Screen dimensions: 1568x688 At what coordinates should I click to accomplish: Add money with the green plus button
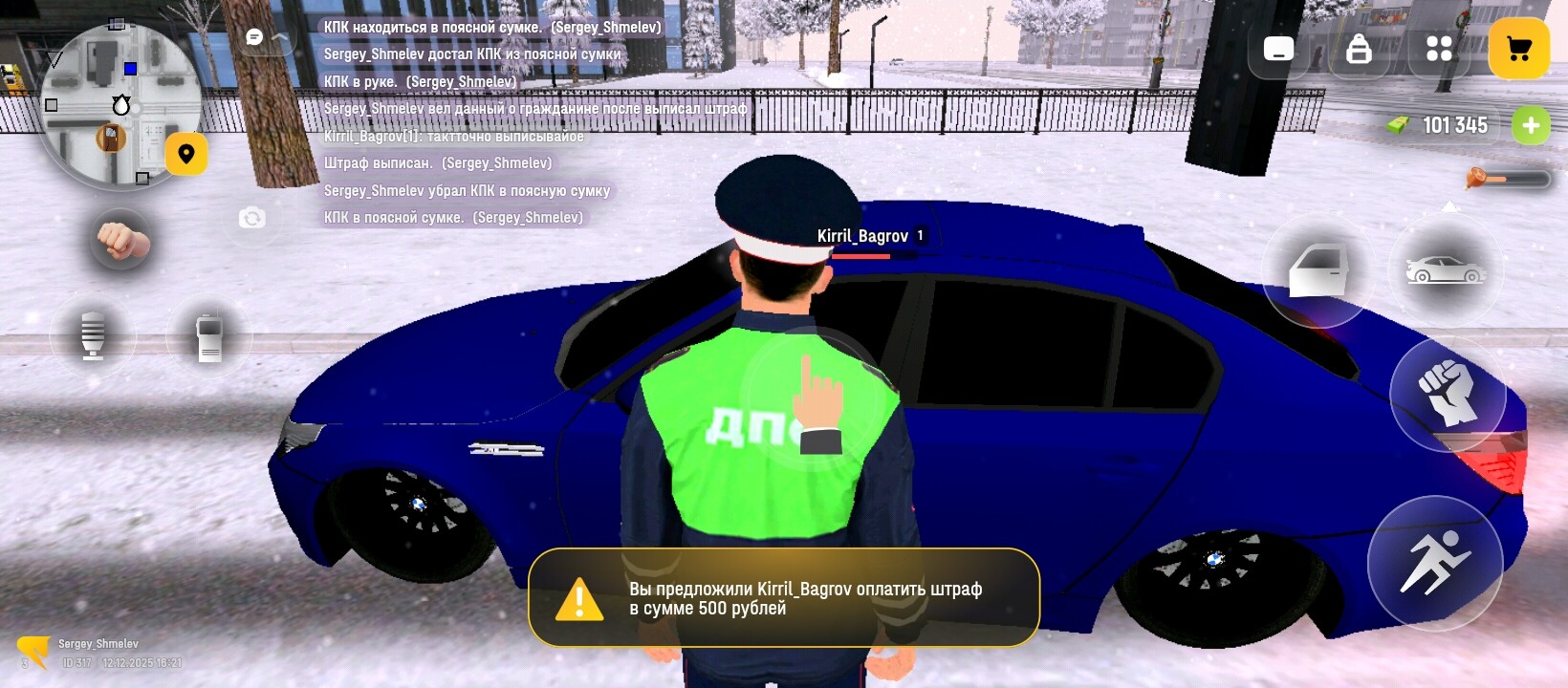1531,125
